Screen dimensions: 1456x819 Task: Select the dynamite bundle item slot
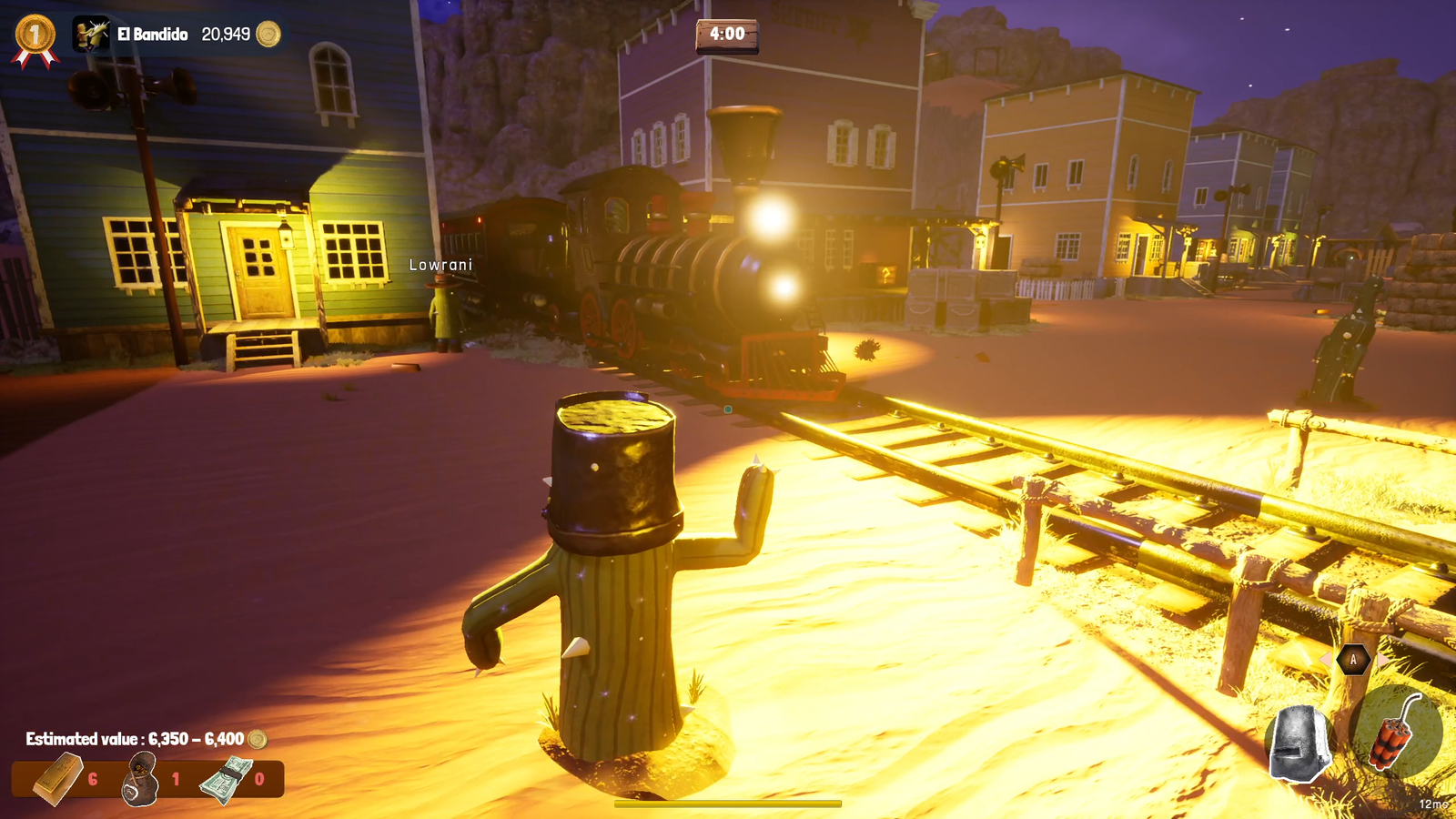(x=1395, y=733)
